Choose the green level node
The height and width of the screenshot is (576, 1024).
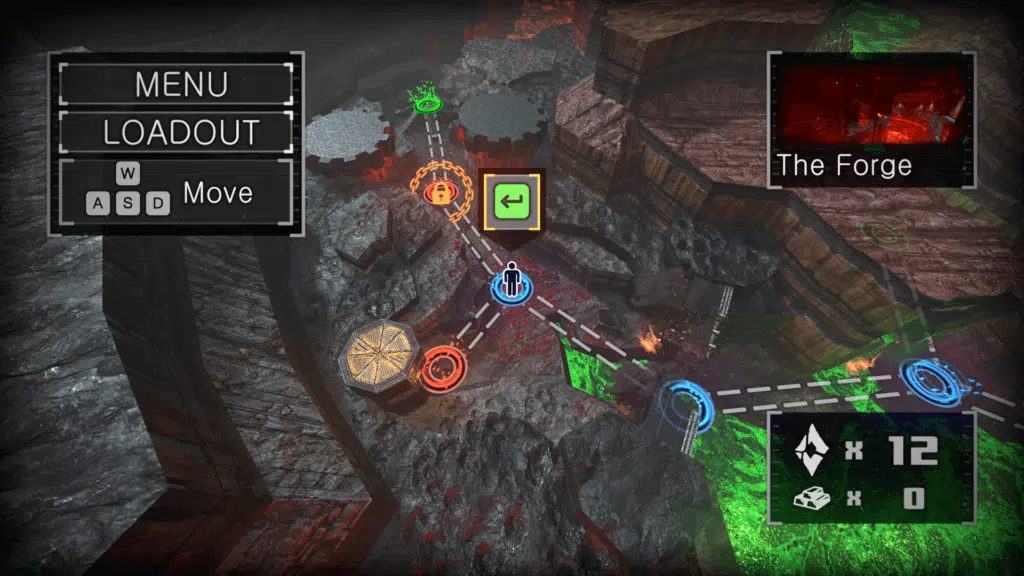[x=429, y=101]
